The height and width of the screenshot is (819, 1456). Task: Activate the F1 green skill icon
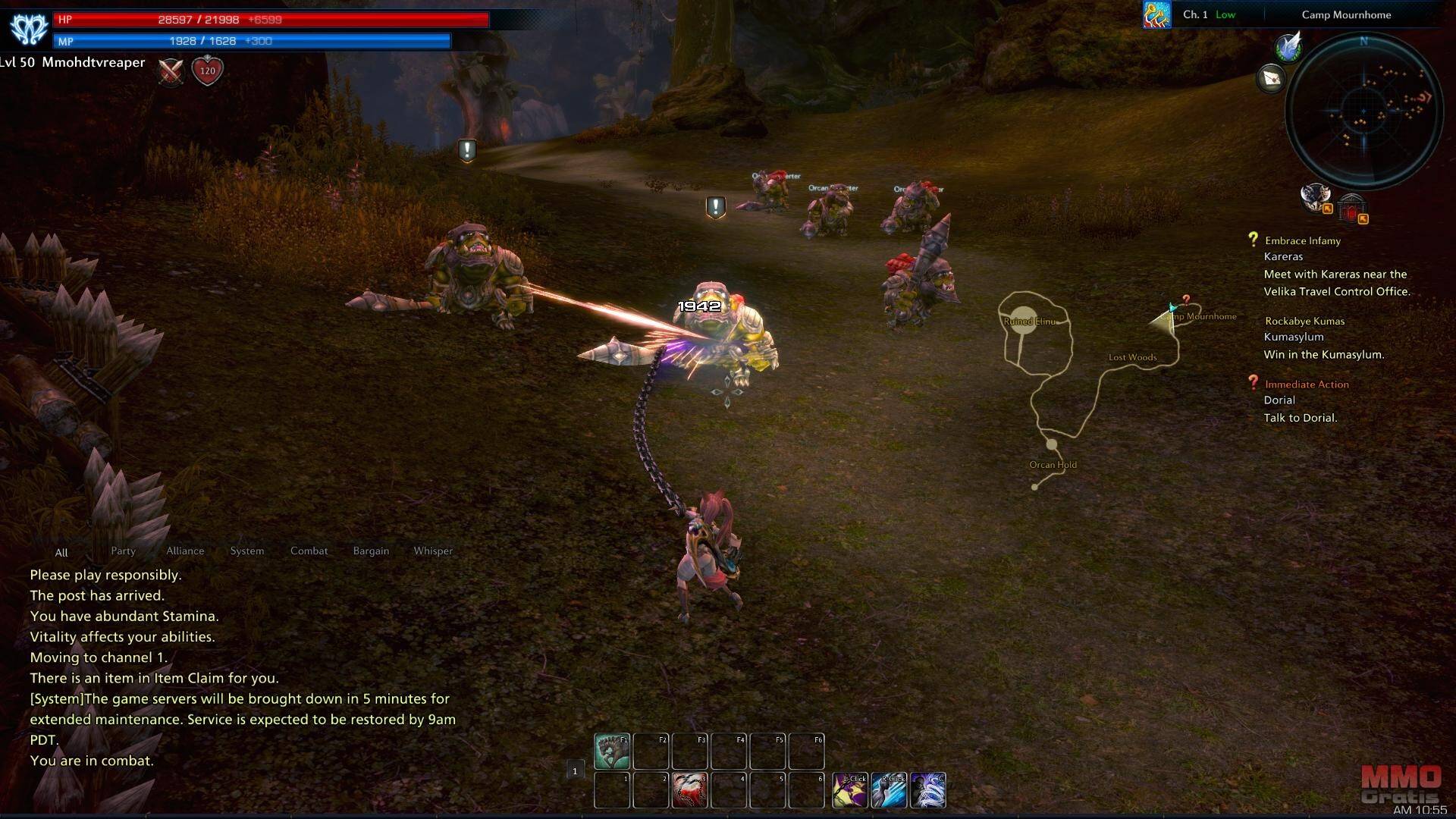(611, 751)
